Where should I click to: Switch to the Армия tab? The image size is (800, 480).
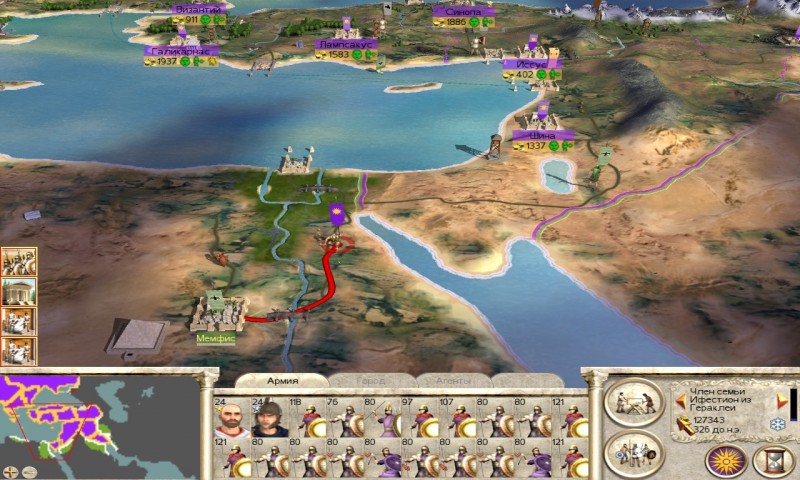283,381
